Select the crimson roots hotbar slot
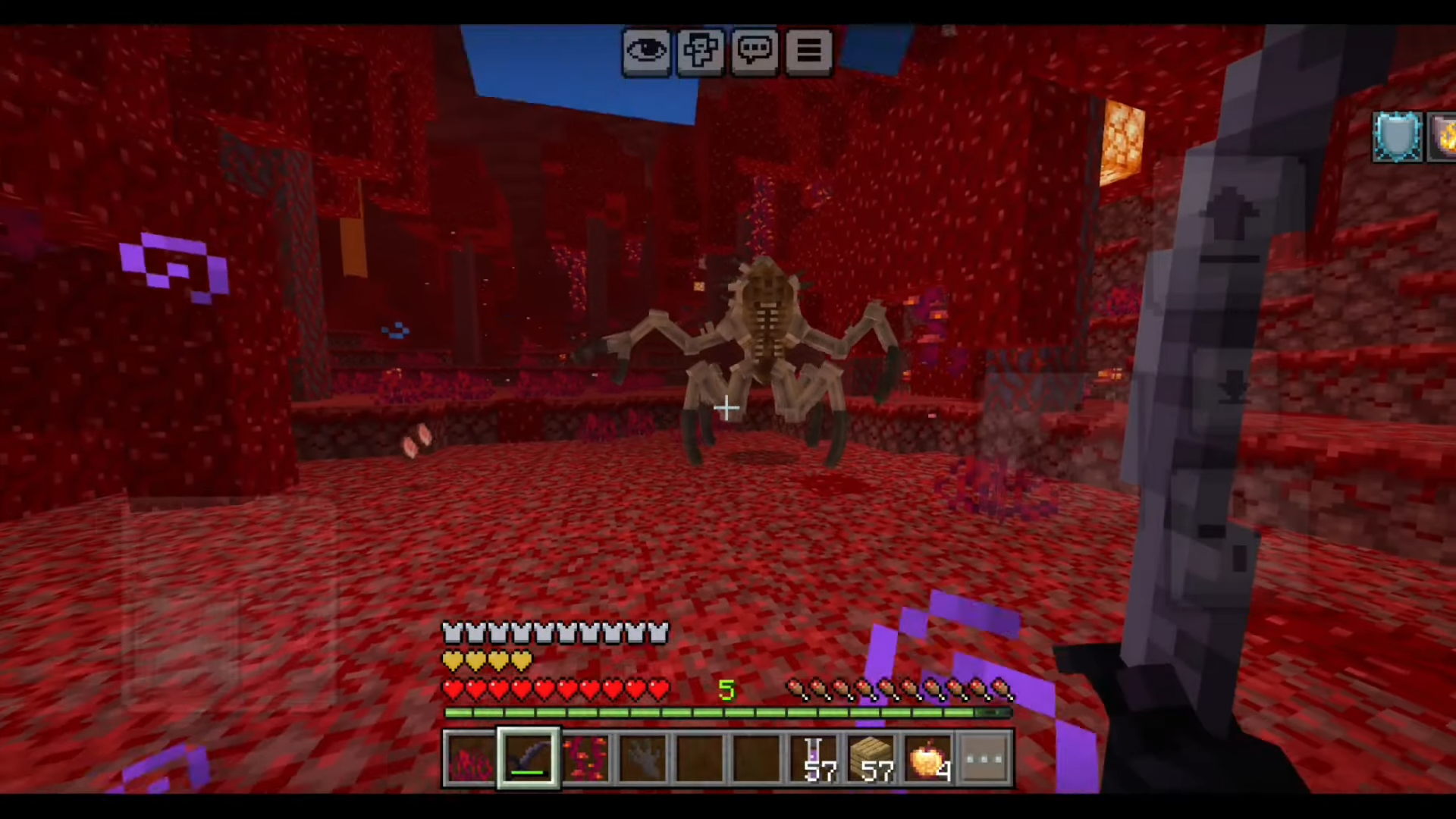Screen dimensions: 1456x819 (470, 758)
